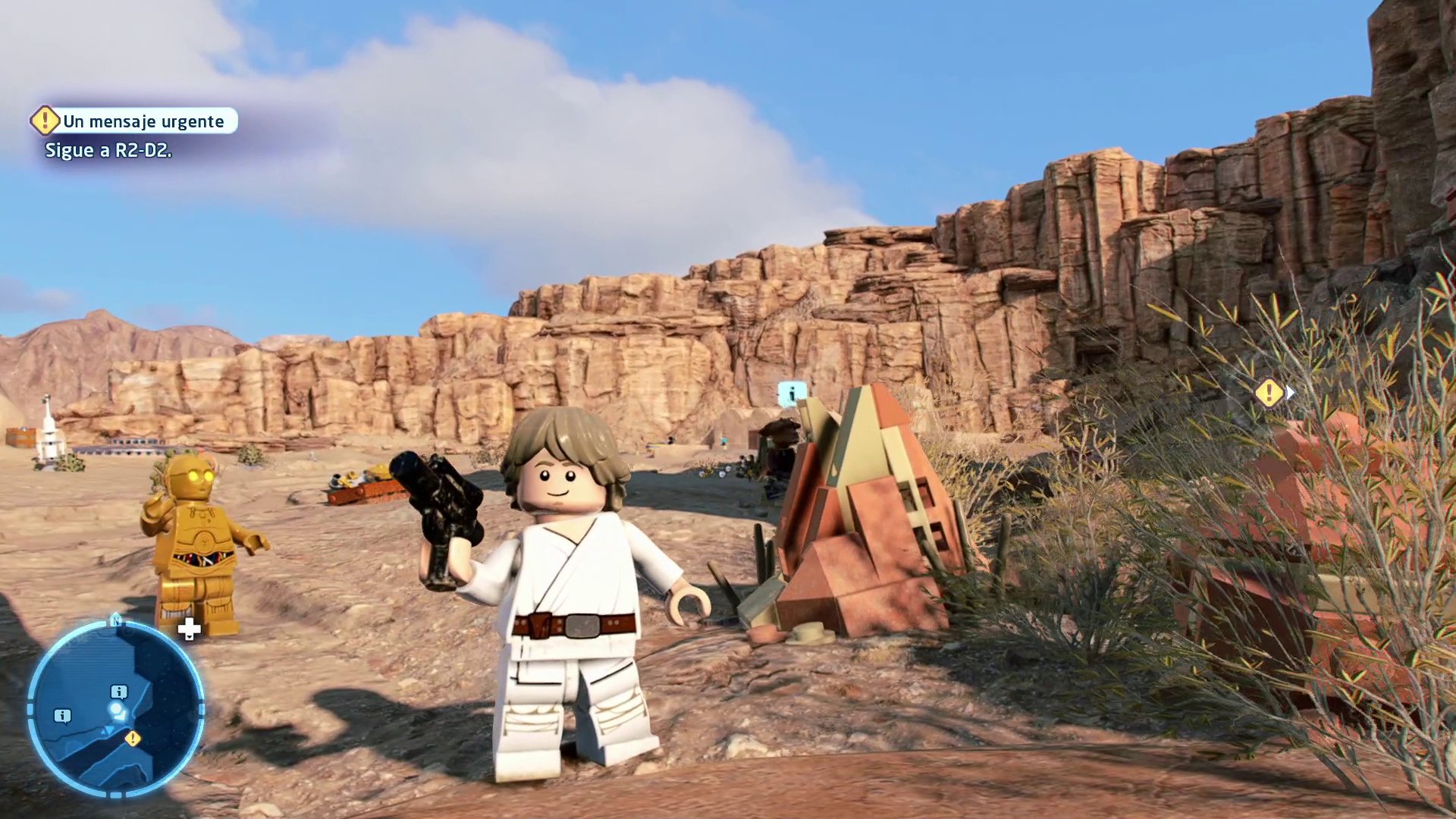Click the blue info marker above the homestead
Image resolution: width=1456 pixels, height=819 pixels.
coord(792,393)
